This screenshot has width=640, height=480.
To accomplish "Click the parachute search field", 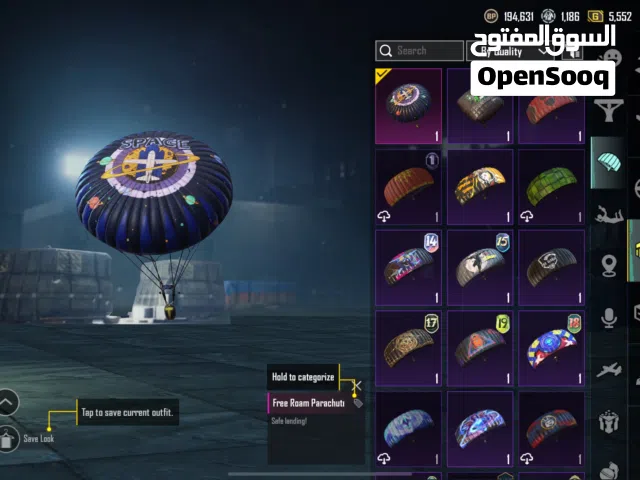I will pyautogui.click(x=420, y=50).
